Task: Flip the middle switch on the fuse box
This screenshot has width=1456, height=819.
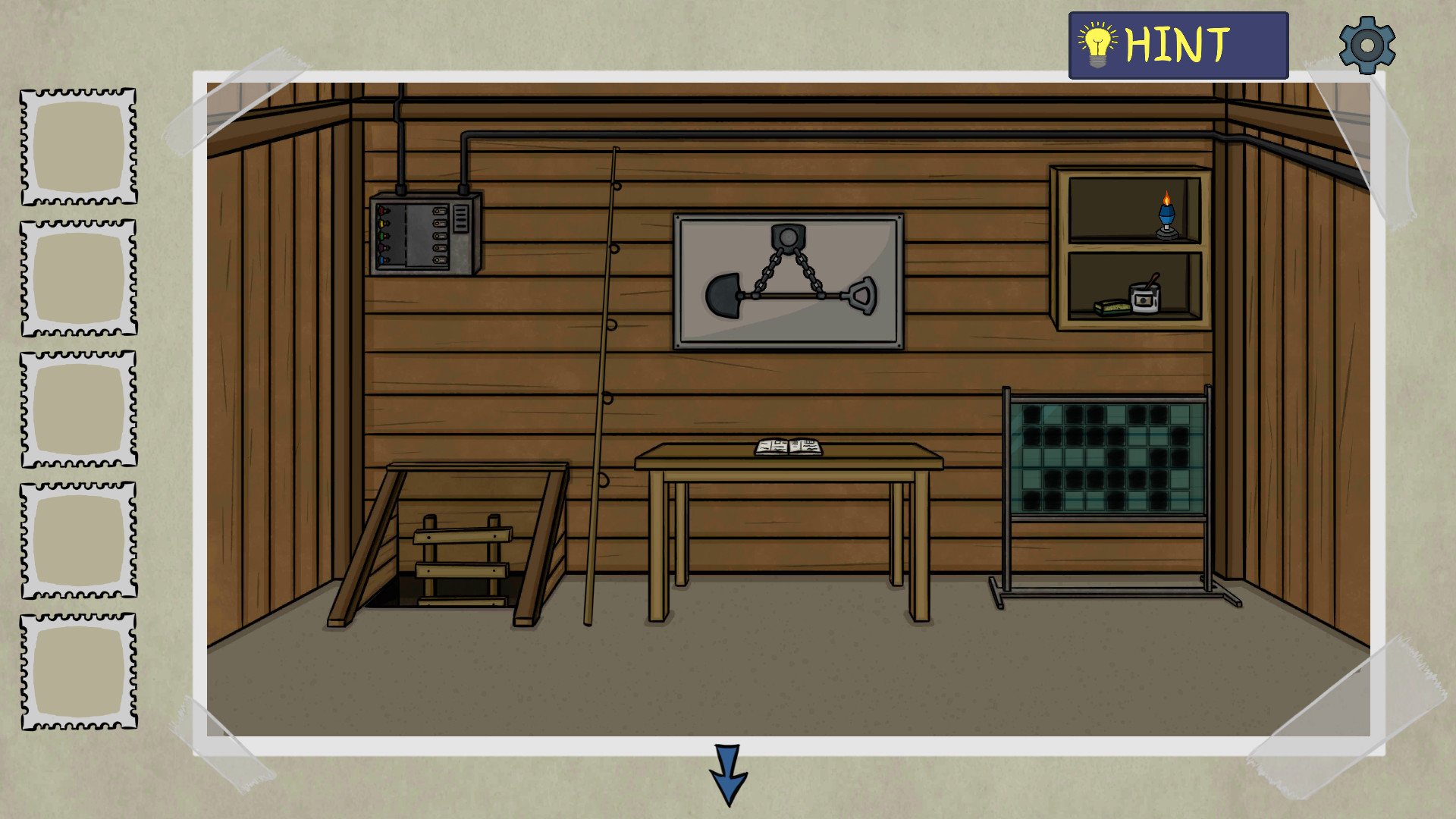Action: pyautogui.click(x=440, y=236)
